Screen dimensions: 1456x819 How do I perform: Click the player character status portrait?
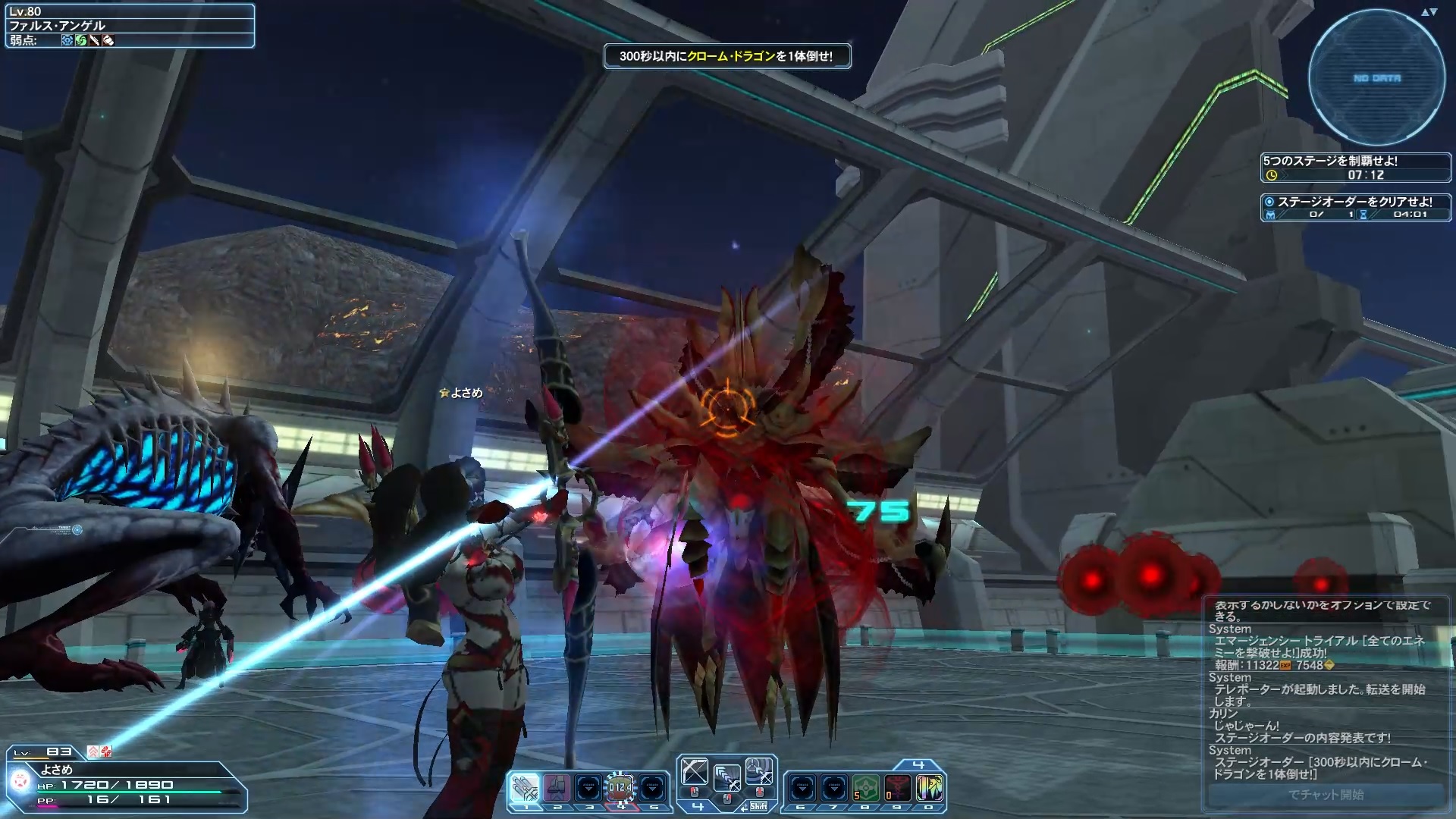[21, 780]
